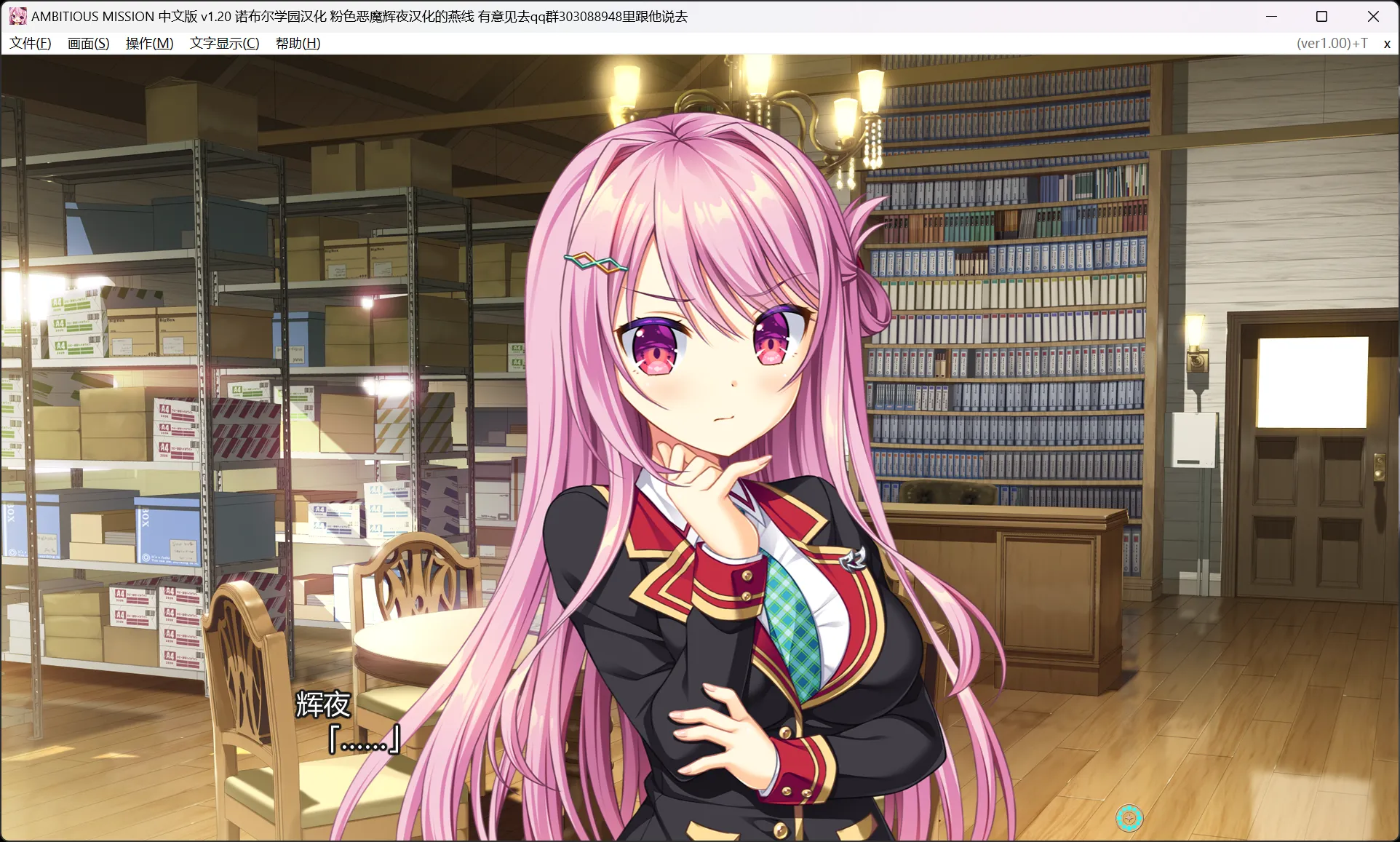1400x842 pixels.
Task: Open the 文件(F) menu
Action: (30, 43)
